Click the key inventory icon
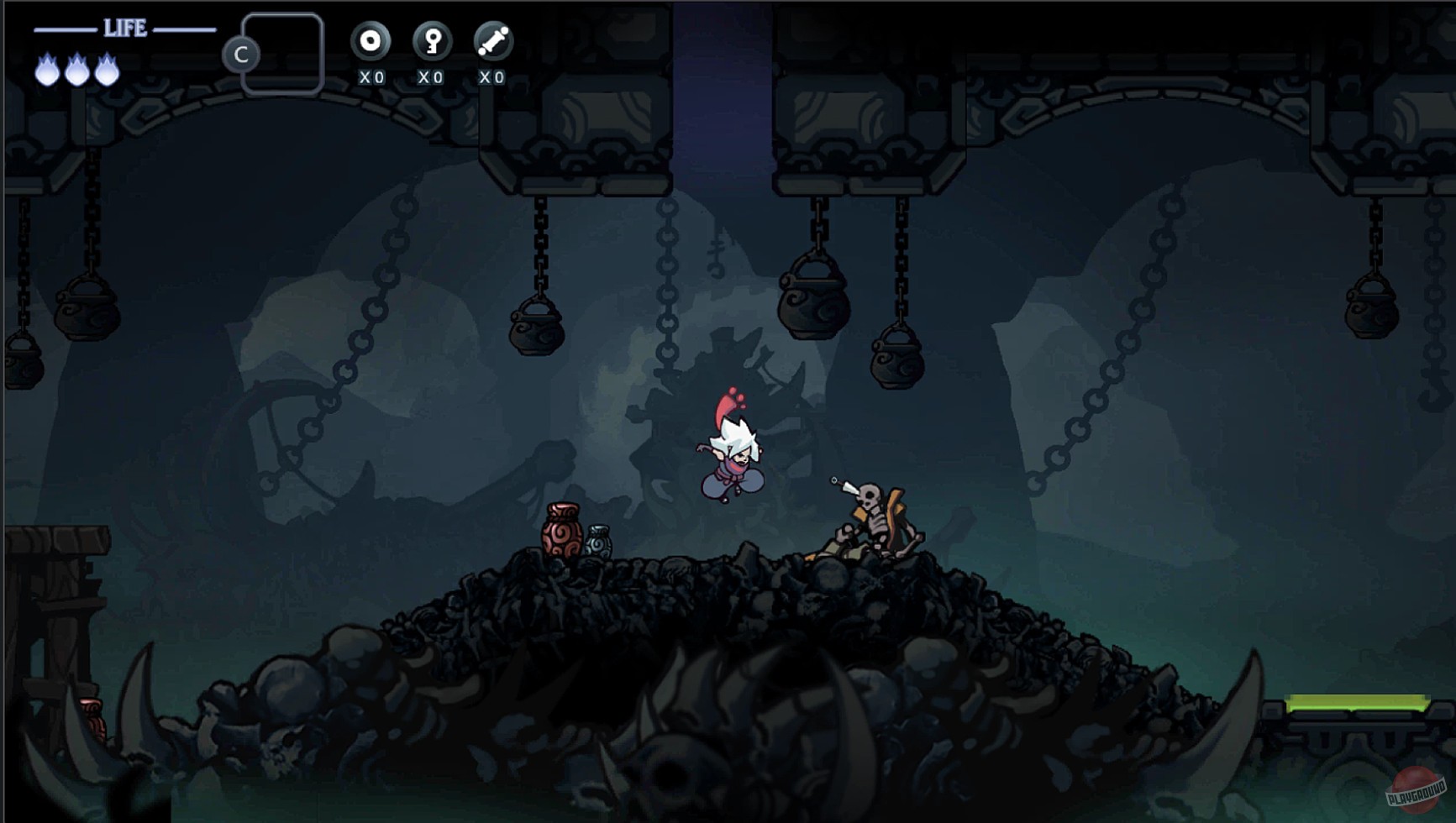1456x823 pixels. (x=431, y=39)
